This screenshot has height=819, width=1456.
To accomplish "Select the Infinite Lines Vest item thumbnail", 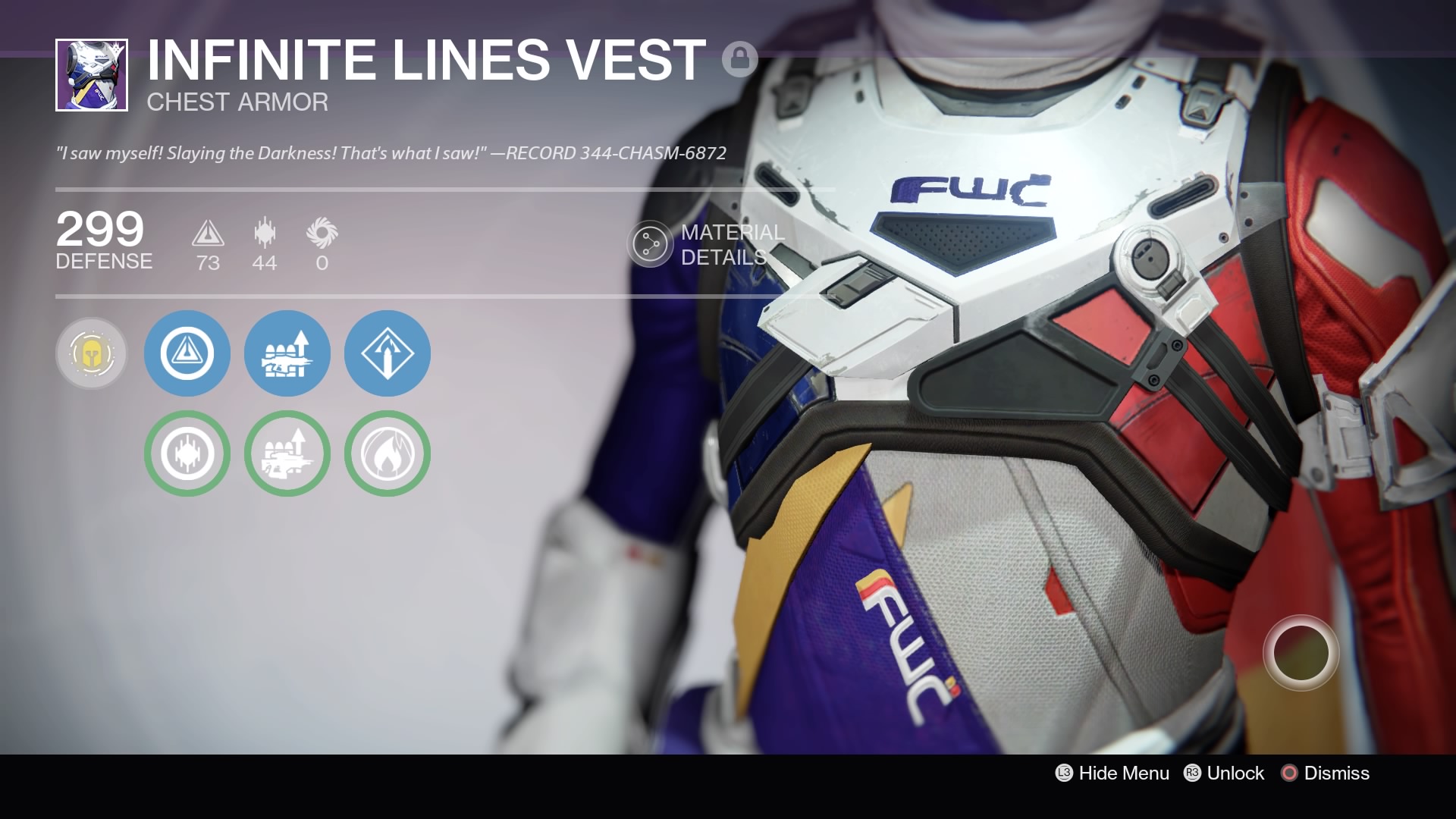I will (92, 75).
